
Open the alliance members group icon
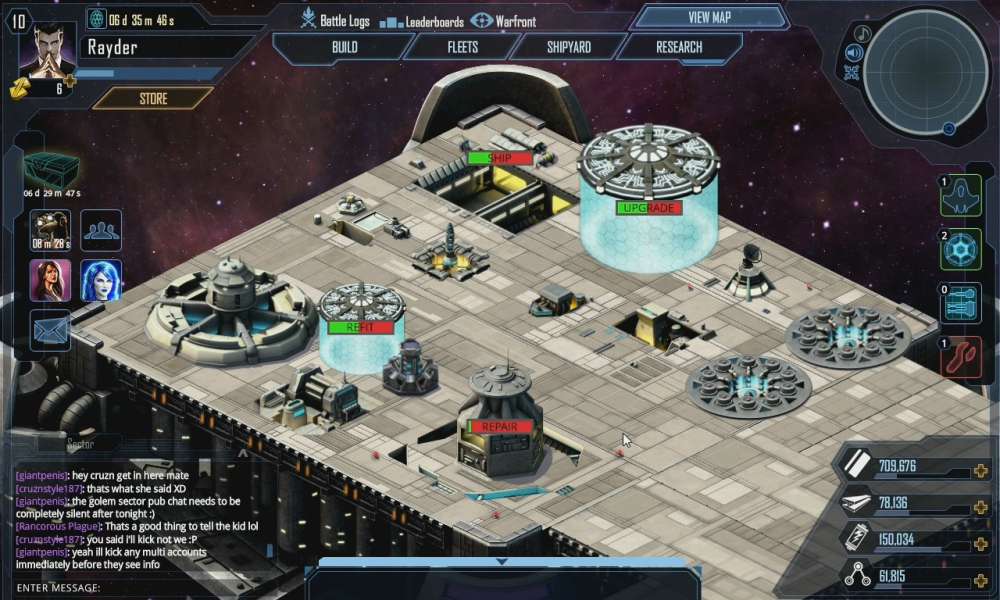point(101,229)
